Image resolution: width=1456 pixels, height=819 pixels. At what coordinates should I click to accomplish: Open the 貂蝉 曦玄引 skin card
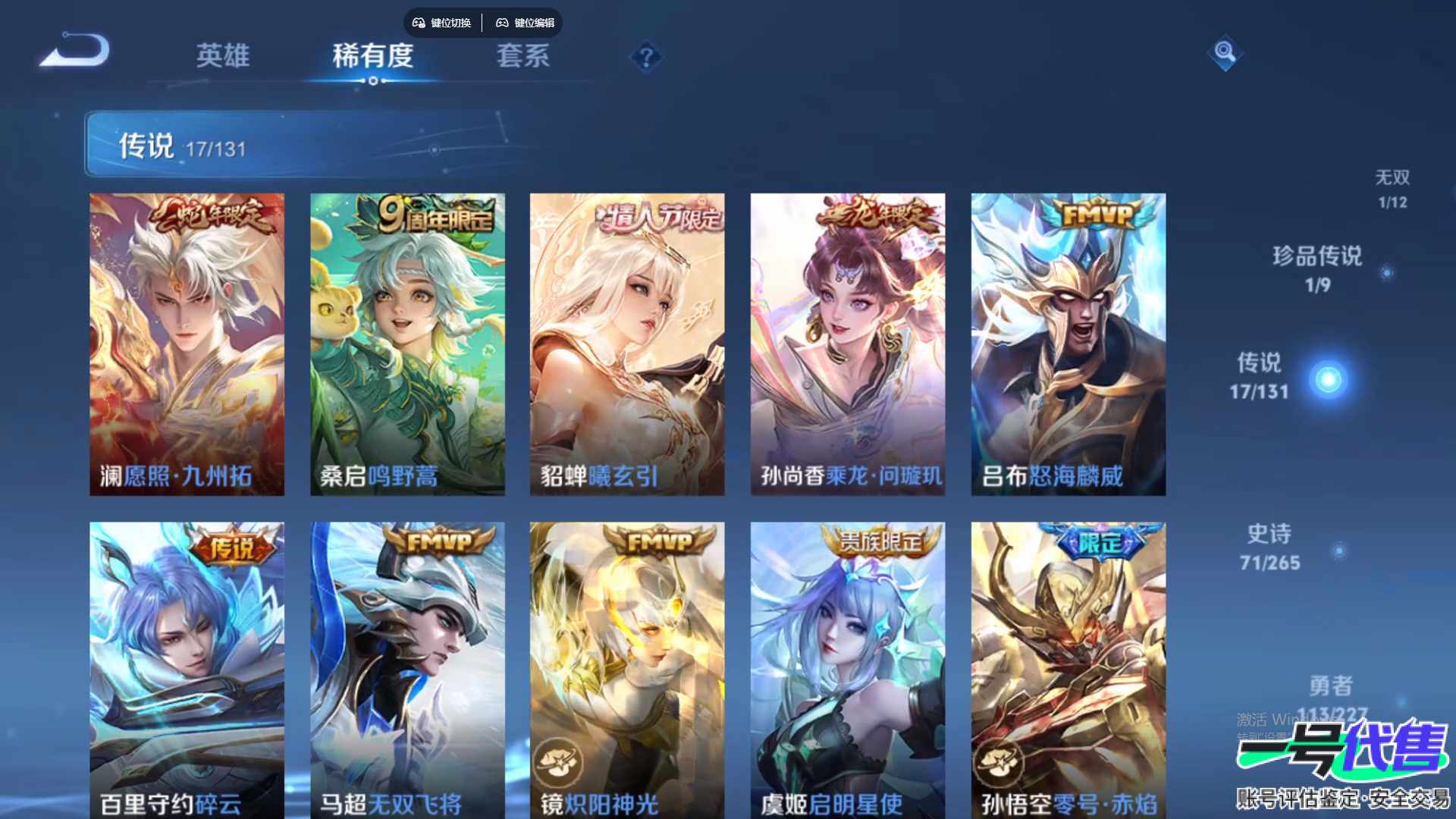coord(627,344)
